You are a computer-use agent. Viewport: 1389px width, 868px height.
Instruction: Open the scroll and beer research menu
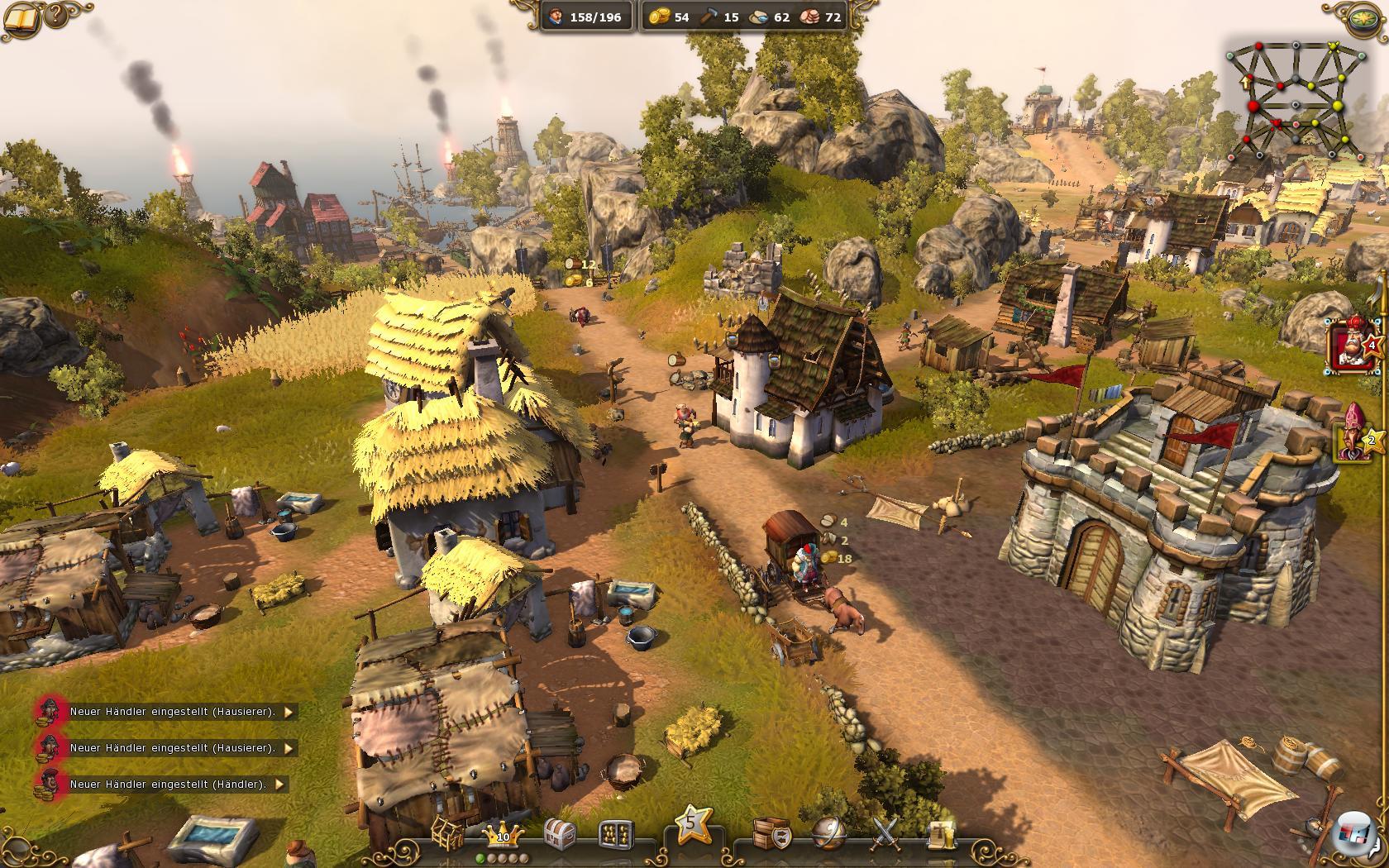coord(940,834)
